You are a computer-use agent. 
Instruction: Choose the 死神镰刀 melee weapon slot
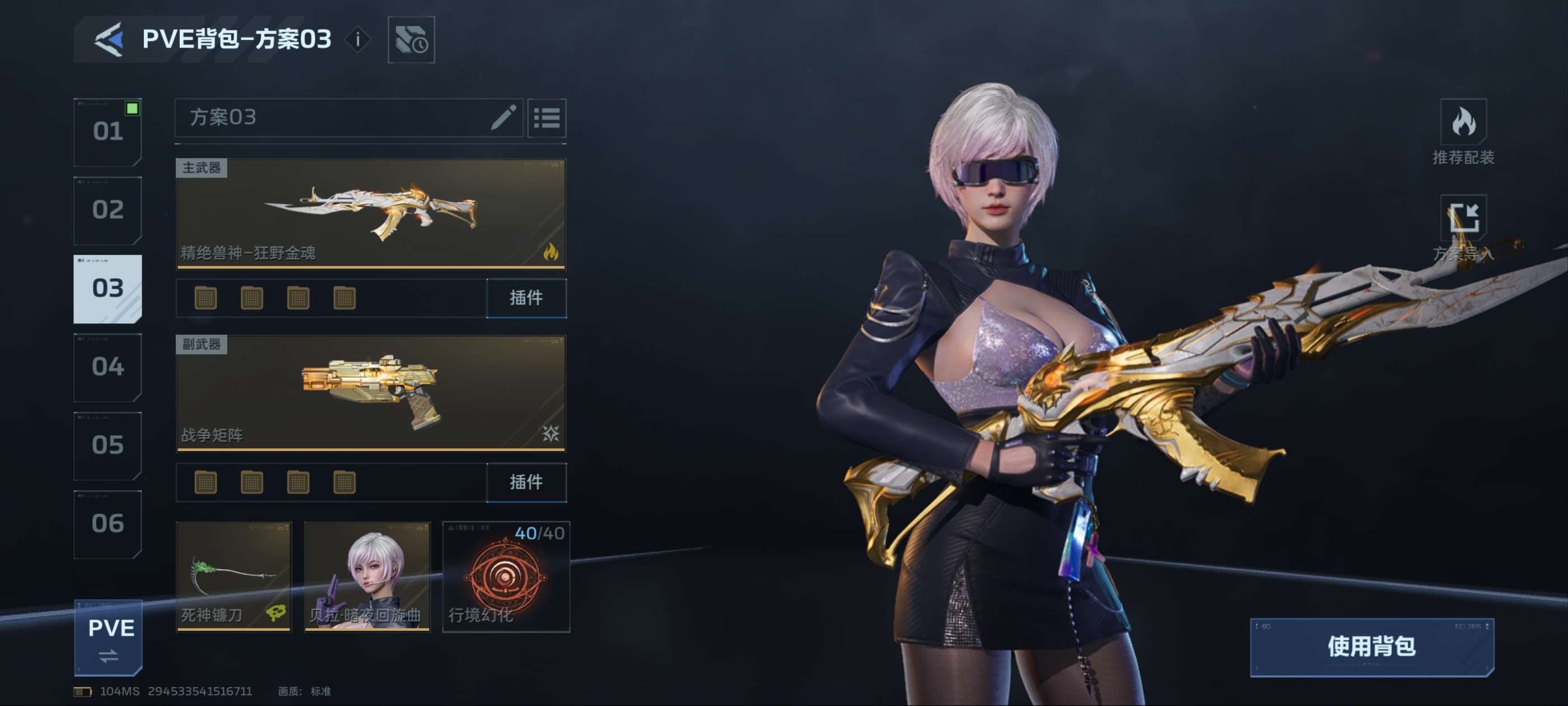coord(234,576)
